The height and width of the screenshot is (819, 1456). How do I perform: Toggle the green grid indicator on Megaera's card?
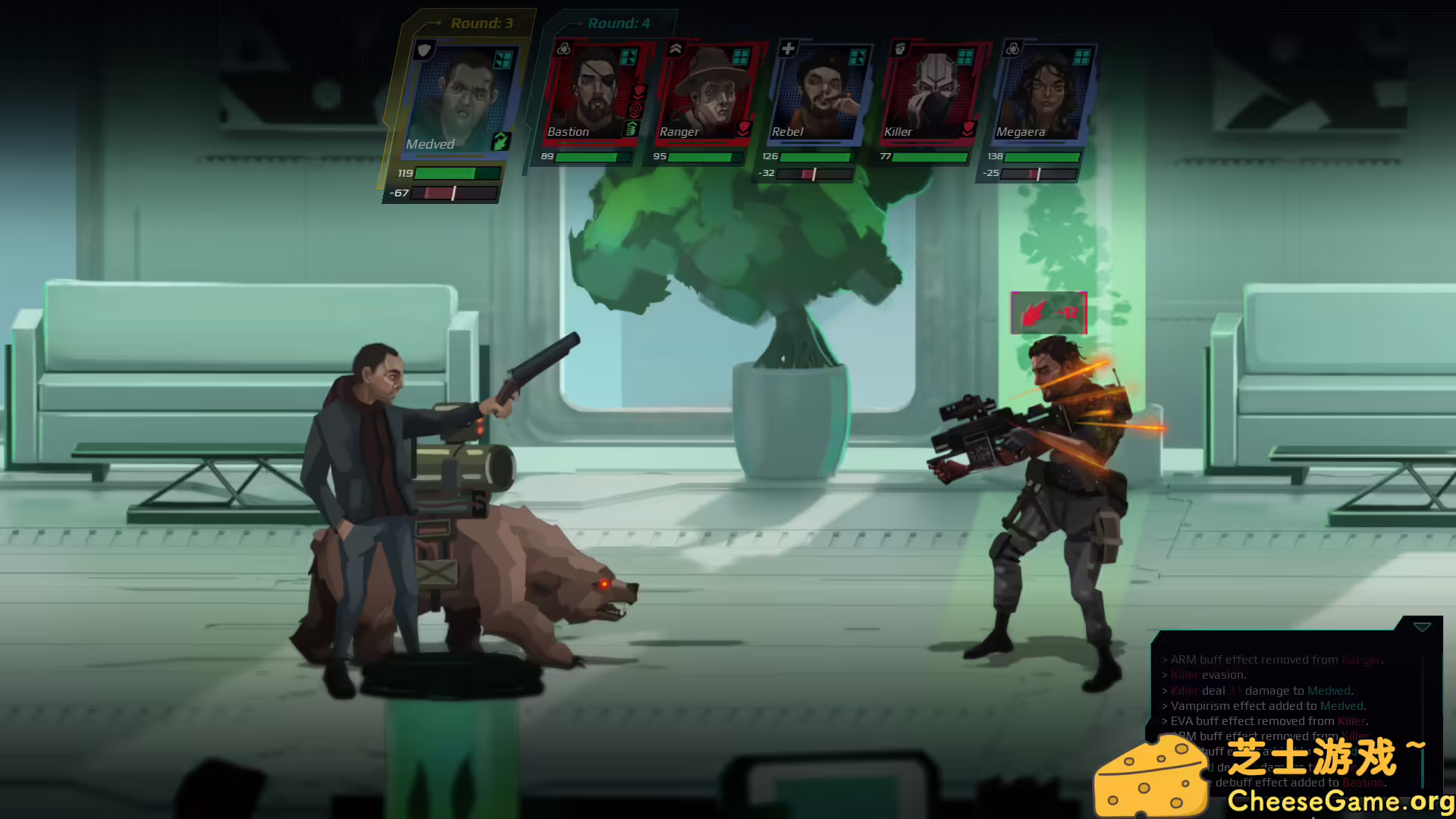click(x=1083, y=58)
